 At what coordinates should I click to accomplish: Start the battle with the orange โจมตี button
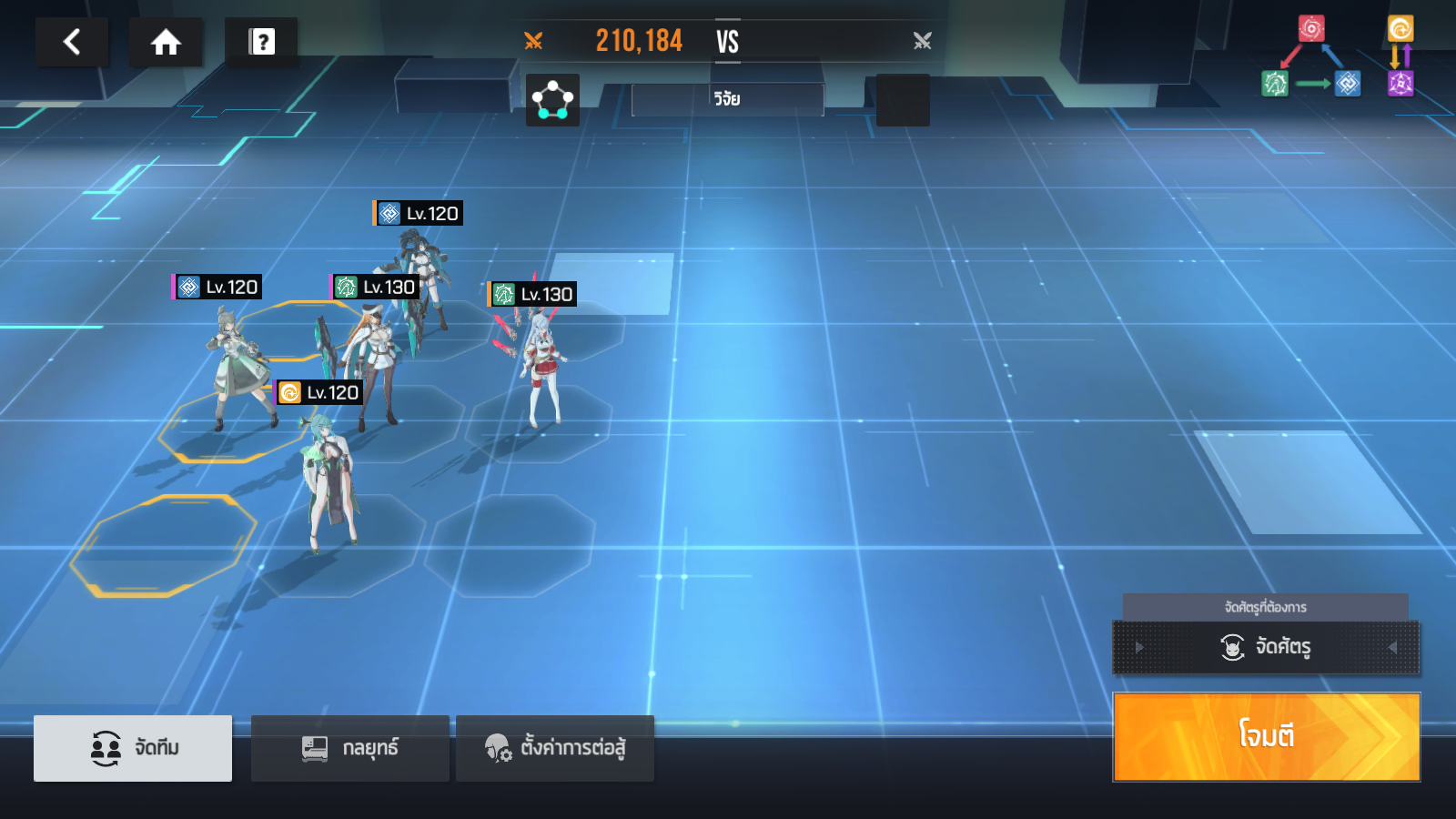click(x=1266, y=736)
